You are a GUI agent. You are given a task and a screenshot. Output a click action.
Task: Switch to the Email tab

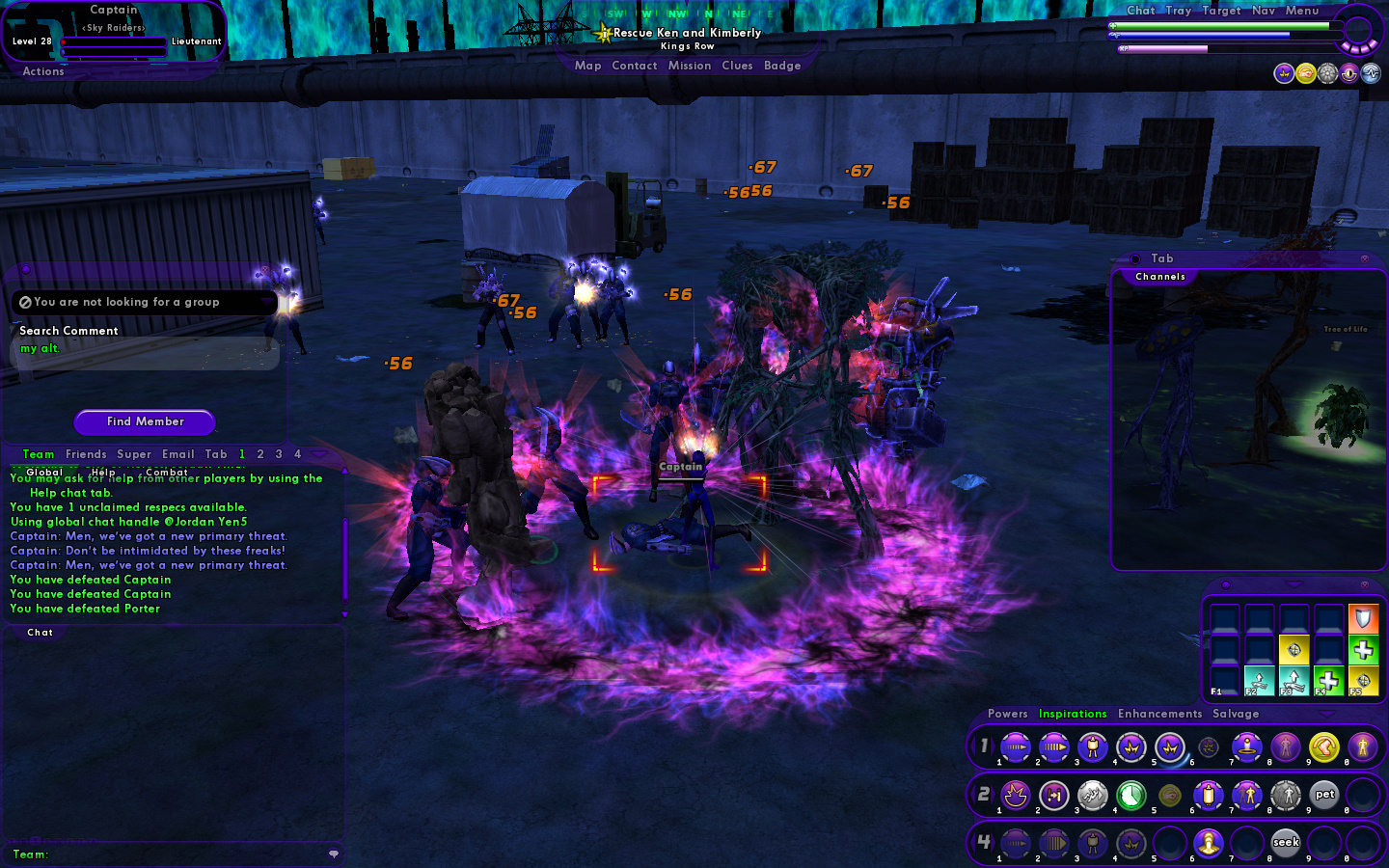coord(177,454)
